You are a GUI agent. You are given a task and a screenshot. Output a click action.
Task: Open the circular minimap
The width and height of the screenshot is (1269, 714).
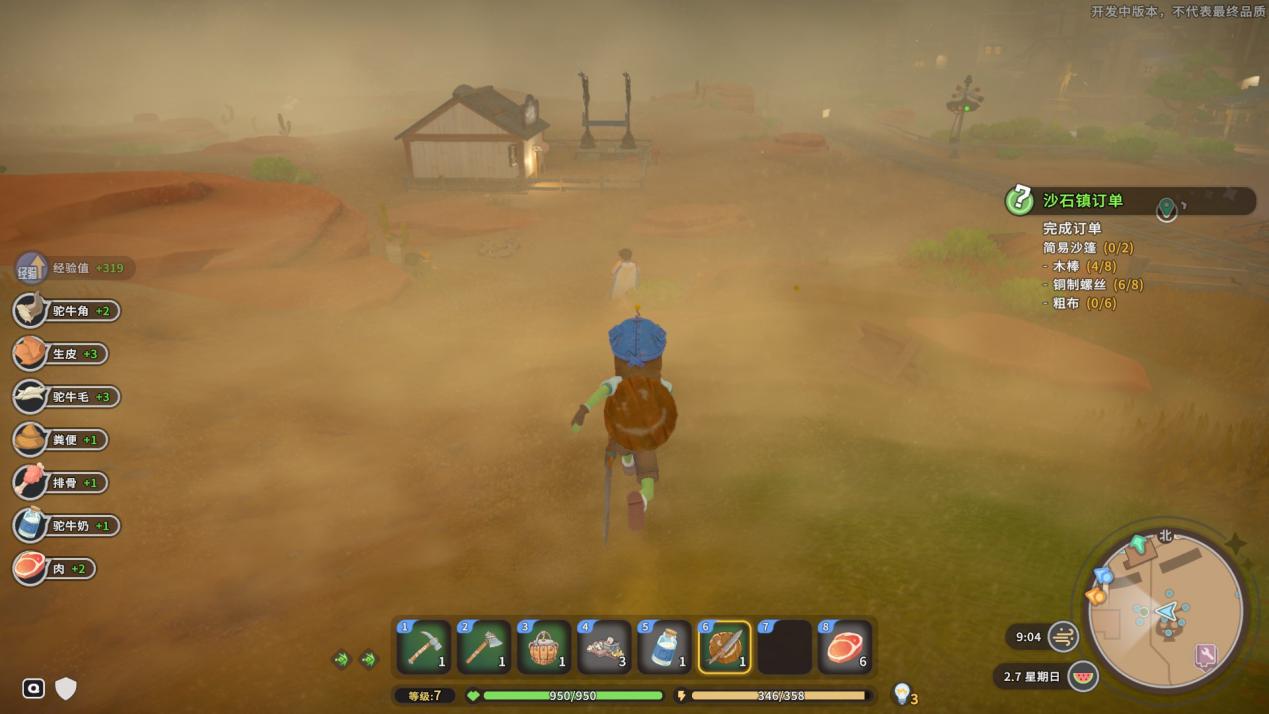pos(1165,612)
